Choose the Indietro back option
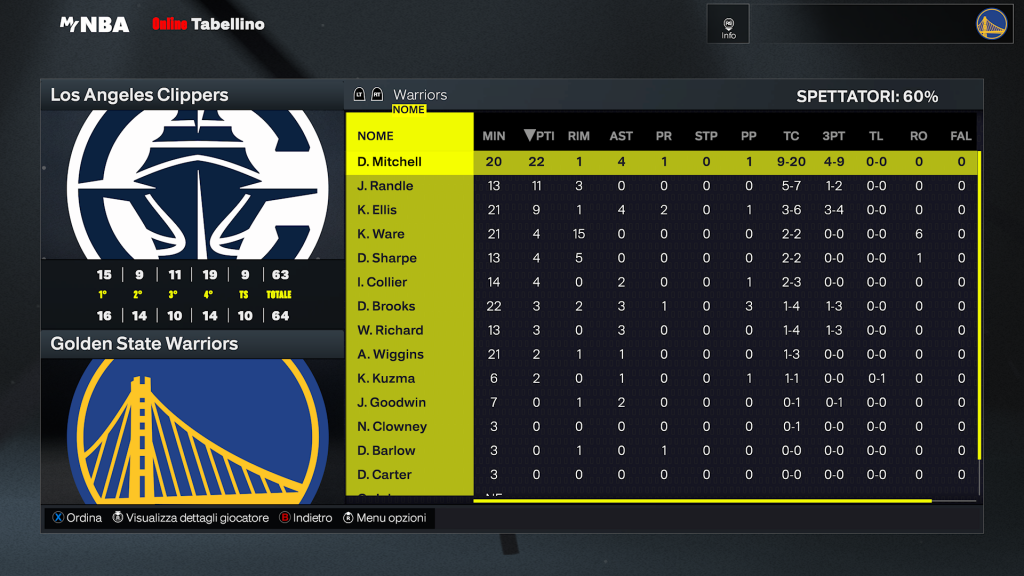Screen dimensions: 1024x576 (306, 518)
